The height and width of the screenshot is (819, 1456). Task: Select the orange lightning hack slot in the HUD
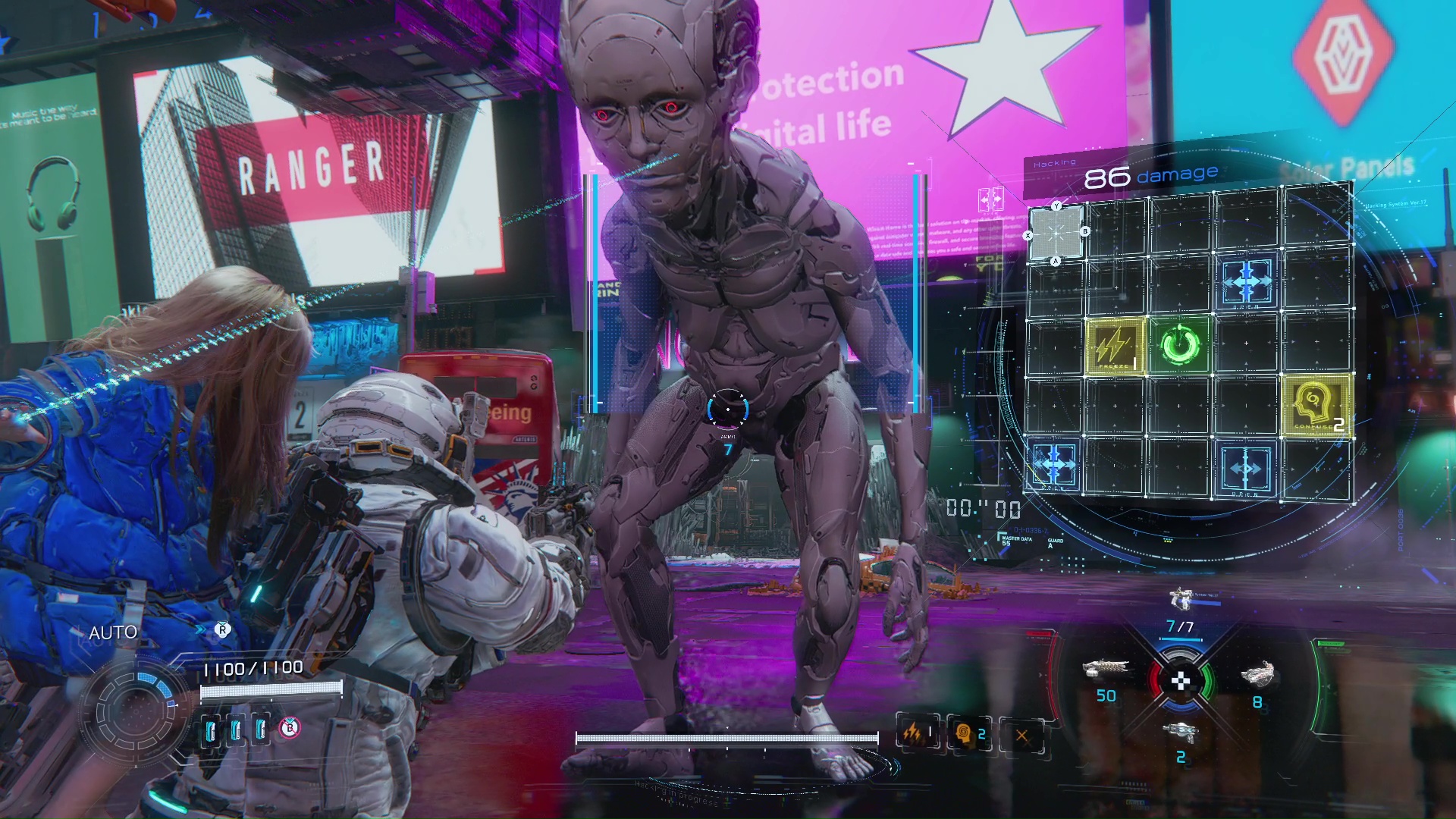[916, 733]
